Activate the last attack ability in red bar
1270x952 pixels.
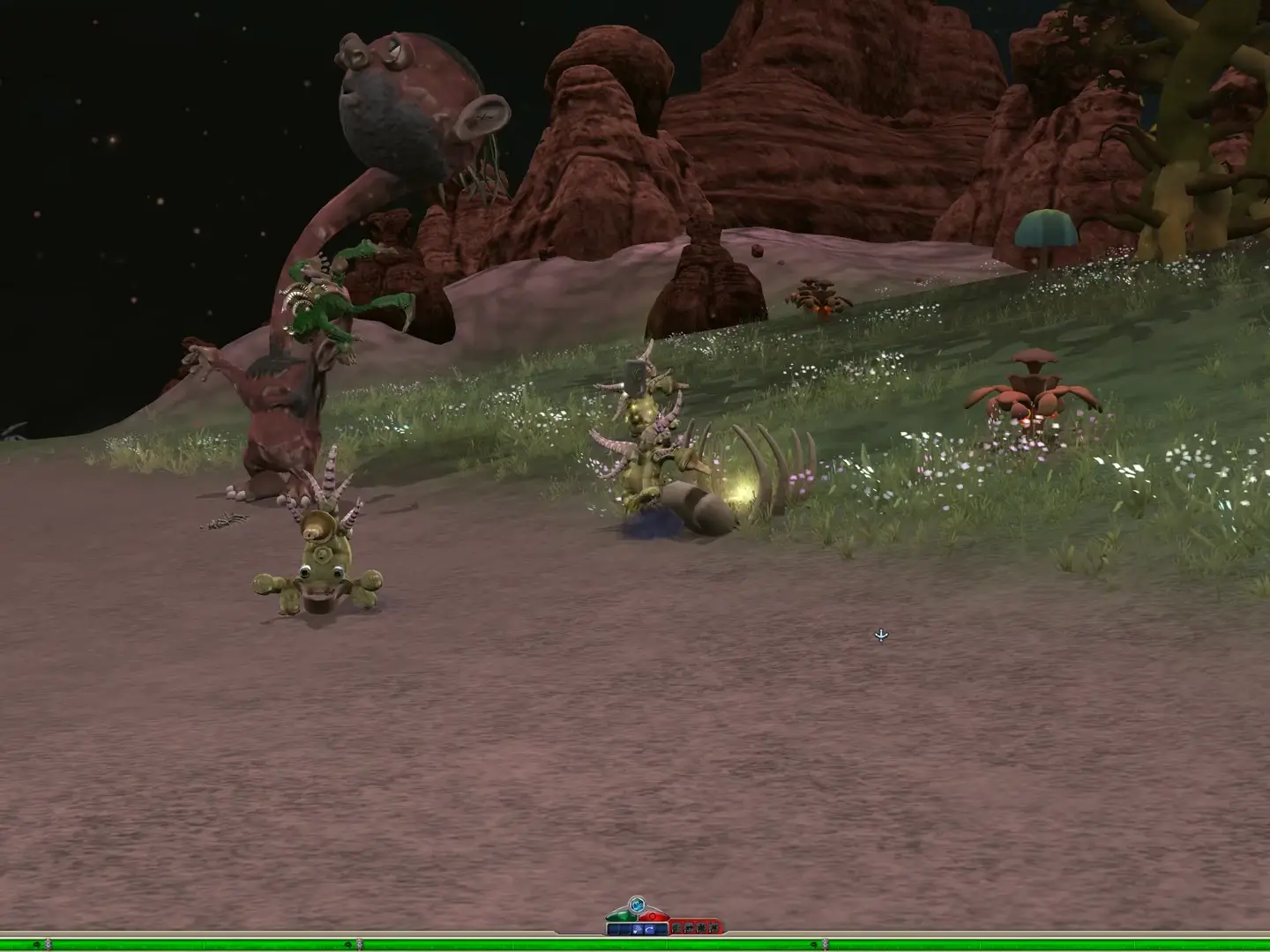point(713,929)
